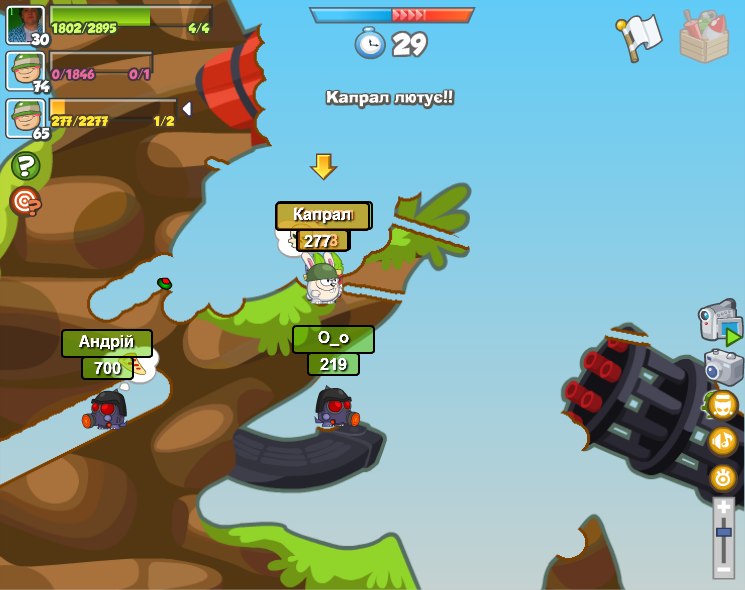
Task: Select the level 65 soldier portrait
Action: coord(25,118)
